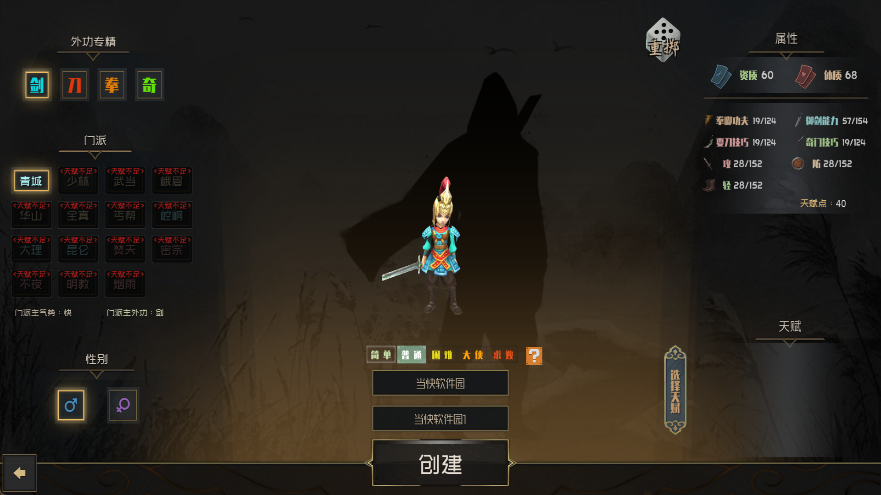881x495 pixels.
Task: Set difficulty to 简单
Action: click(381, 355)
